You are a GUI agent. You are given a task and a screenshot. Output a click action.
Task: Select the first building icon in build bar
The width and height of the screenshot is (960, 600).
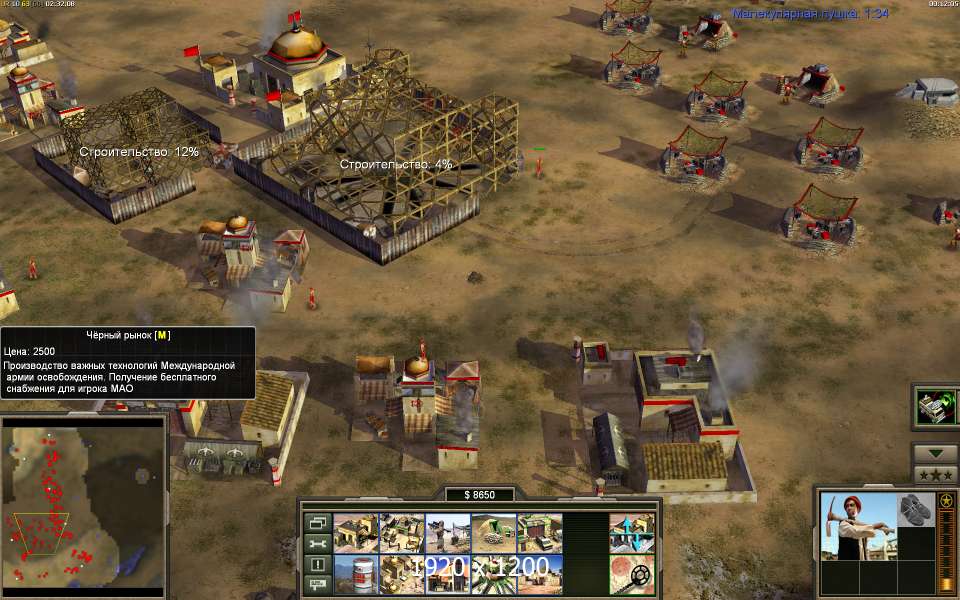[x=356, y=533]
